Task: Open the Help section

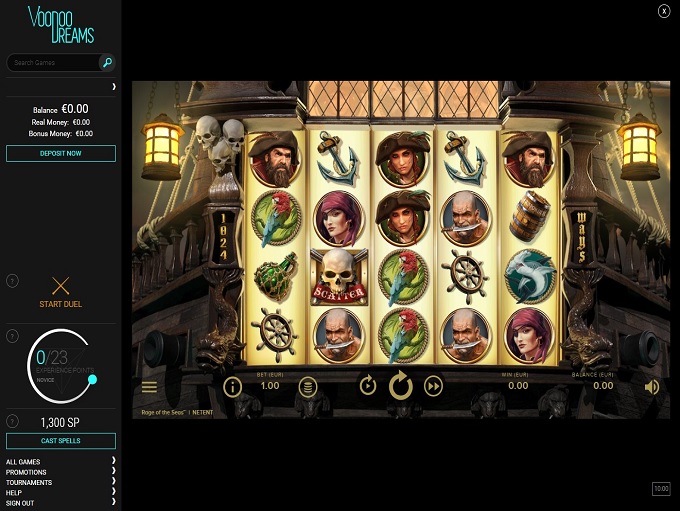Action: (x=14, y=492)
